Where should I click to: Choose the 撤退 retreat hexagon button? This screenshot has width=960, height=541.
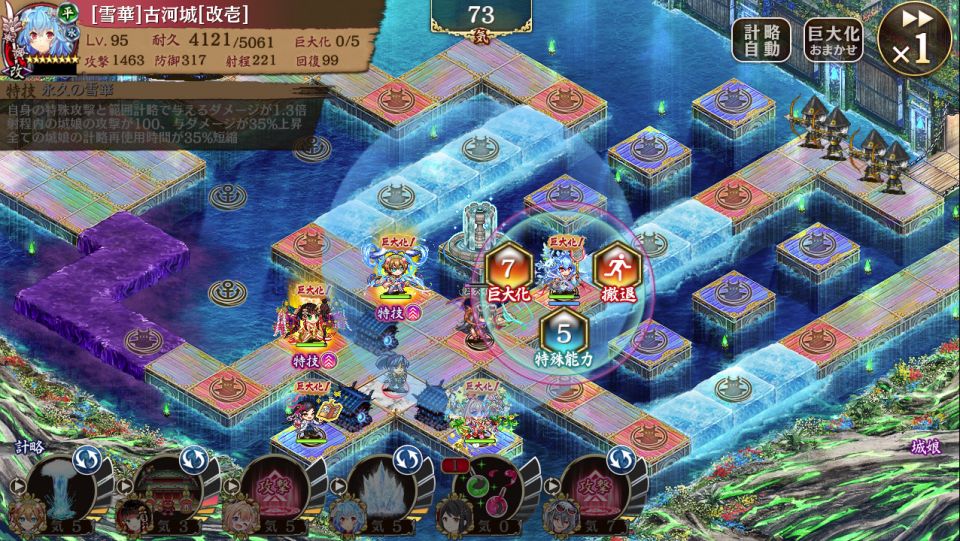click(x=616, y=271)
